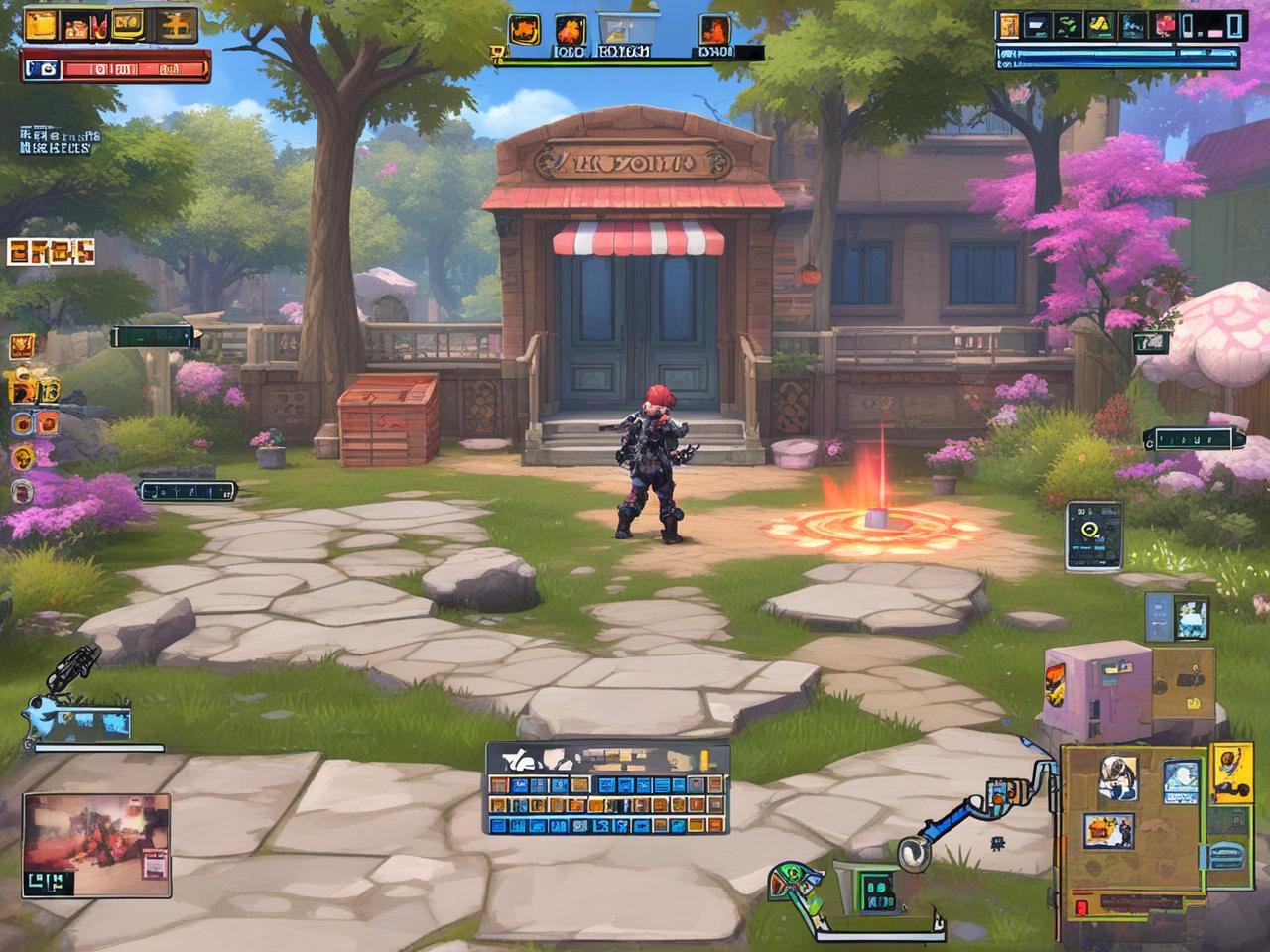The image size is (1270, 952).
Task: Select the yellow square icon in the top-left bar
Action: [x=41, y=26]
